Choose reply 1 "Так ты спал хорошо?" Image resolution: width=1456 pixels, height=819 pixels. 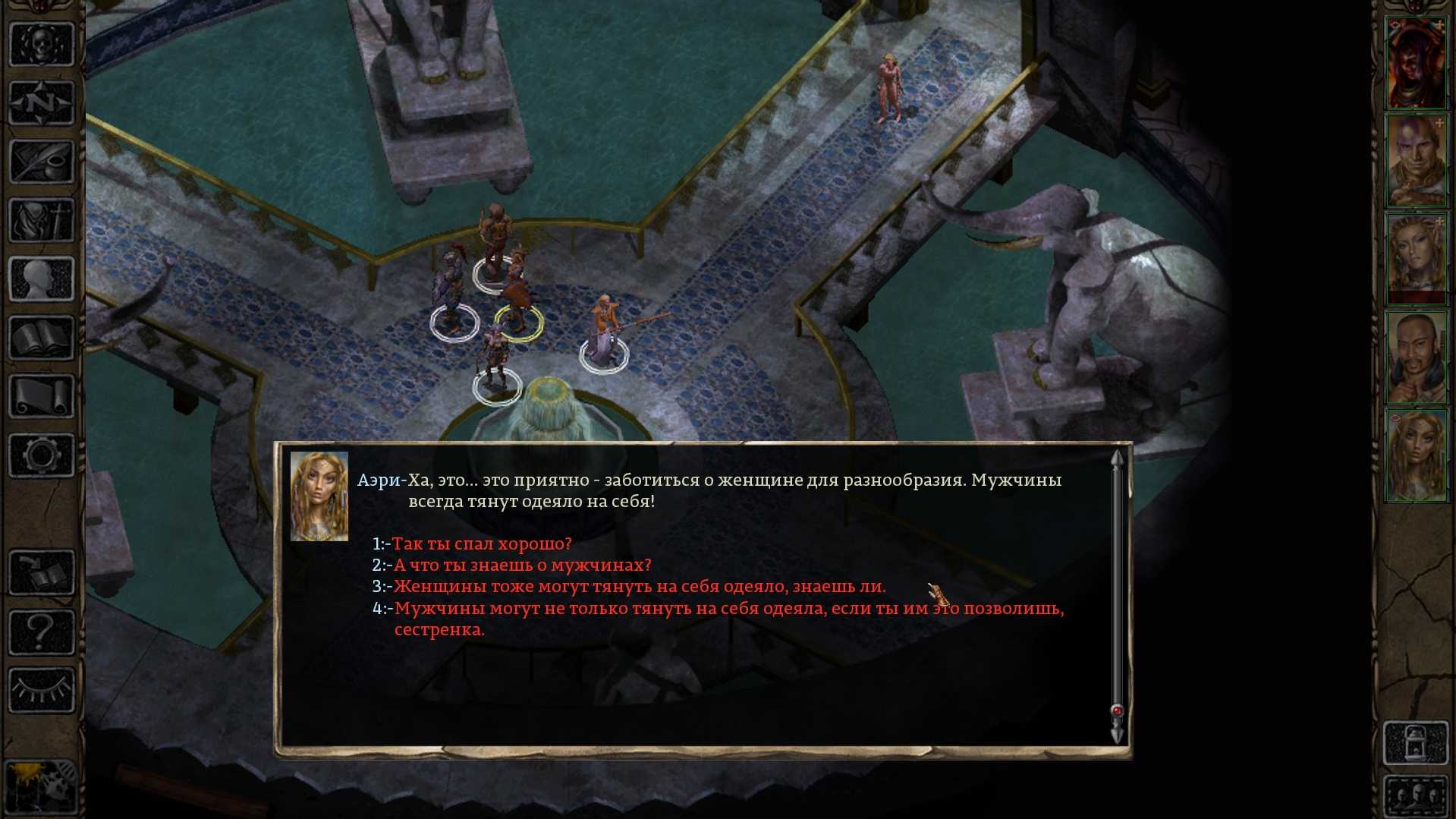point(481,544)
